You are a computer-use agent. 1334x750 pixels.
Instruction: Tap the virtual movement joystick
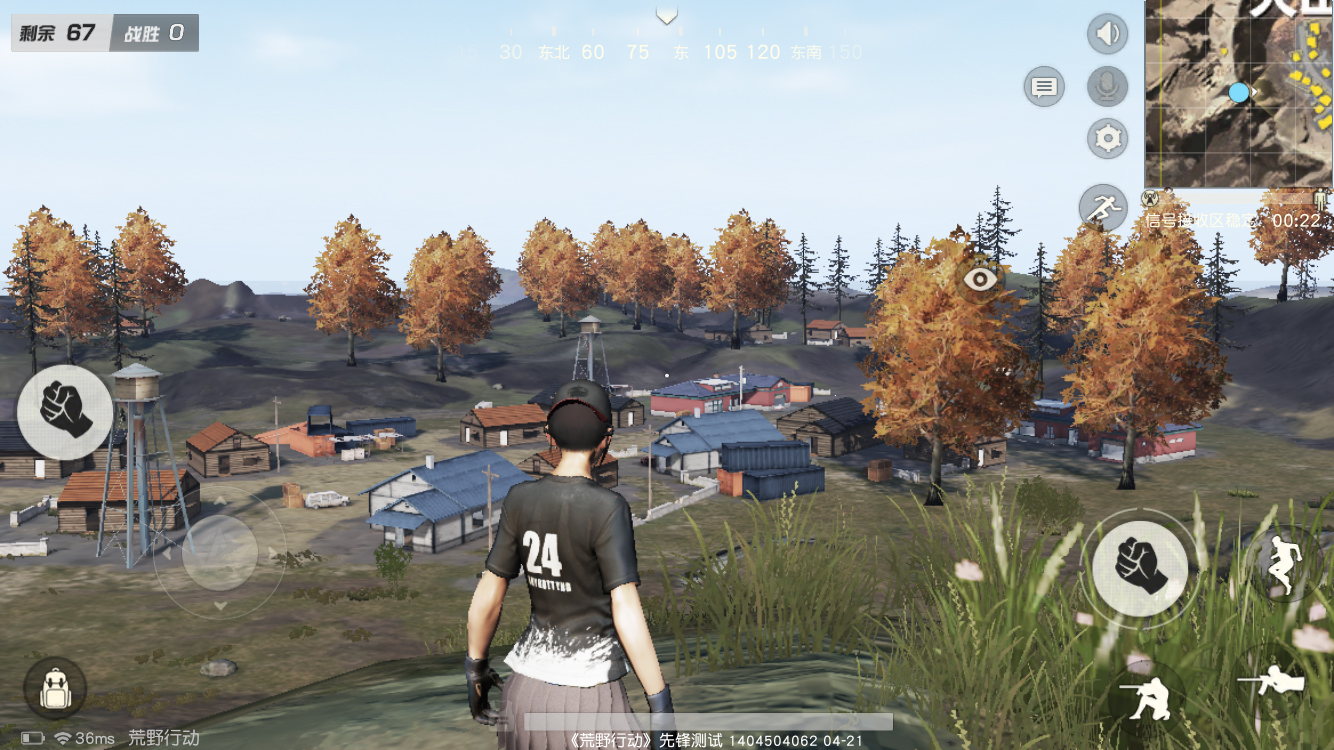[x=220, y=552]
